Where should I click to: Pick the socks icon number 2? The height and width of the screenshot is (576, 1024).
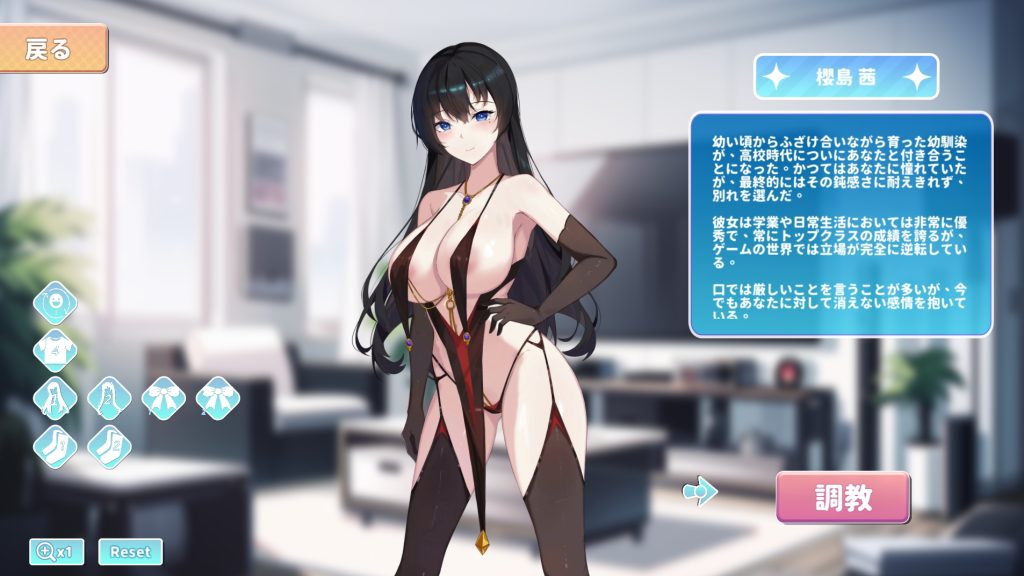pyautogui.click(x=109, y=445)
